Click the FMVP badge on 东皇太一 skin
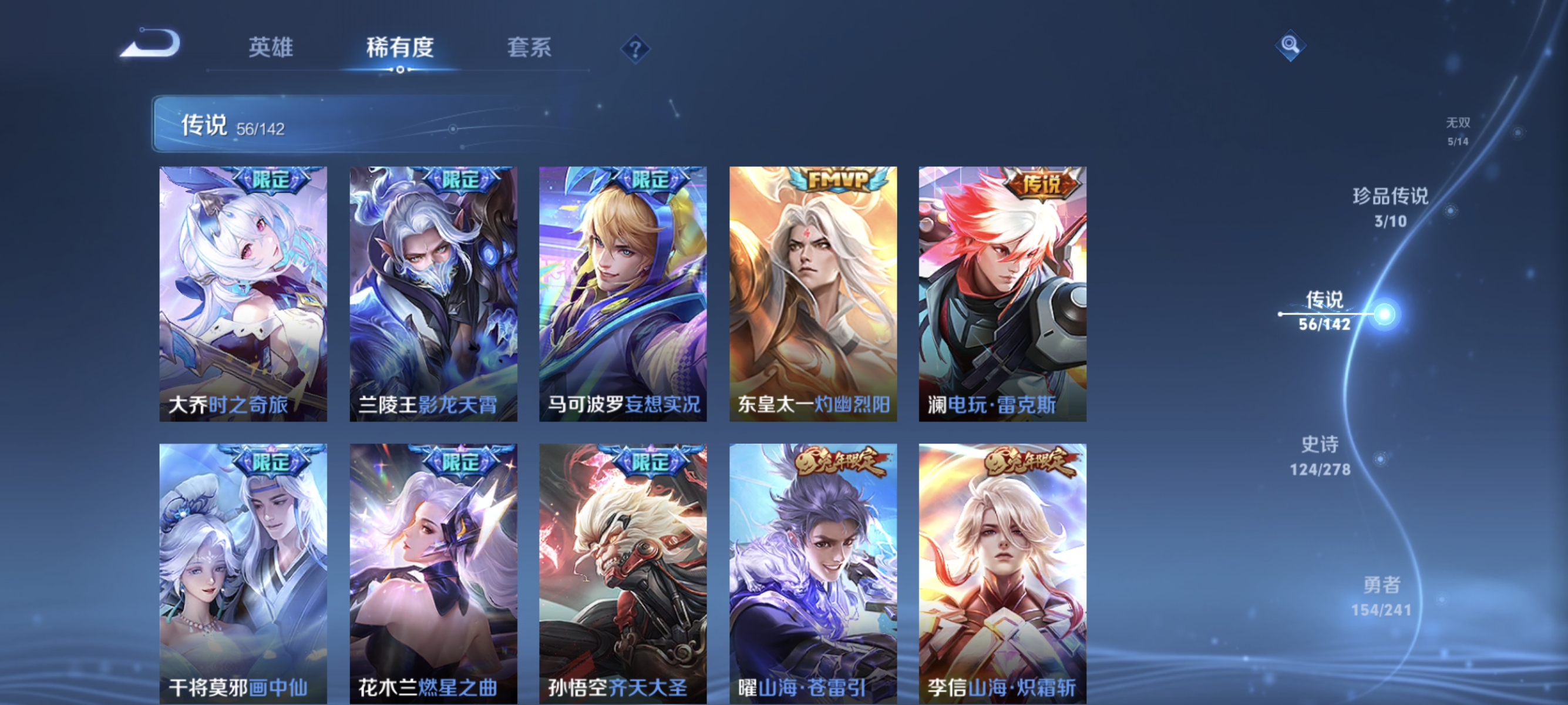 pyautogui.click(x=834, y=180)
